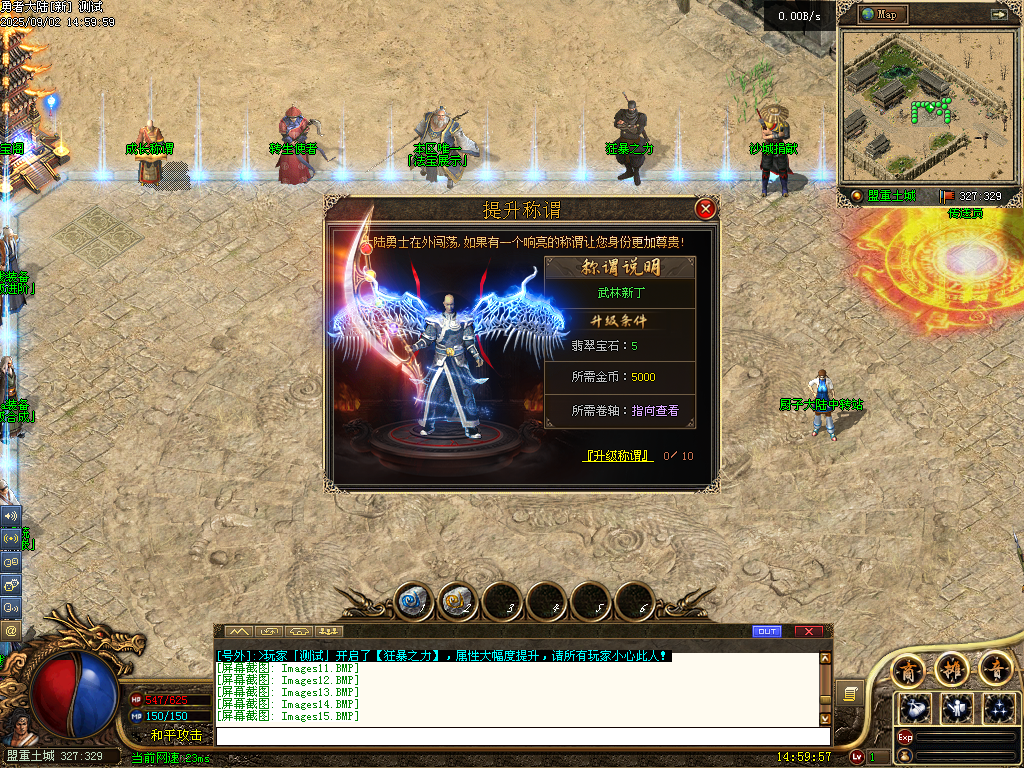Select the mountain-peak chat channel tab

[238, 631]
